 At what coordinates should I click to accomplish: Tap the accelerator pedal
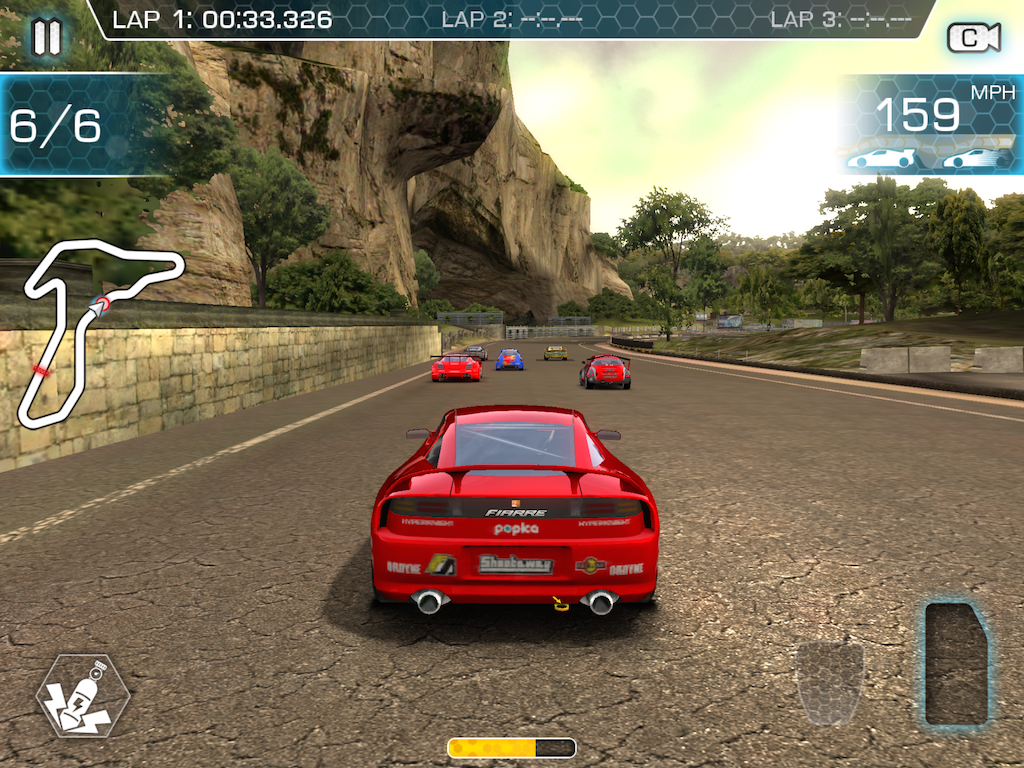click(957, 662)
